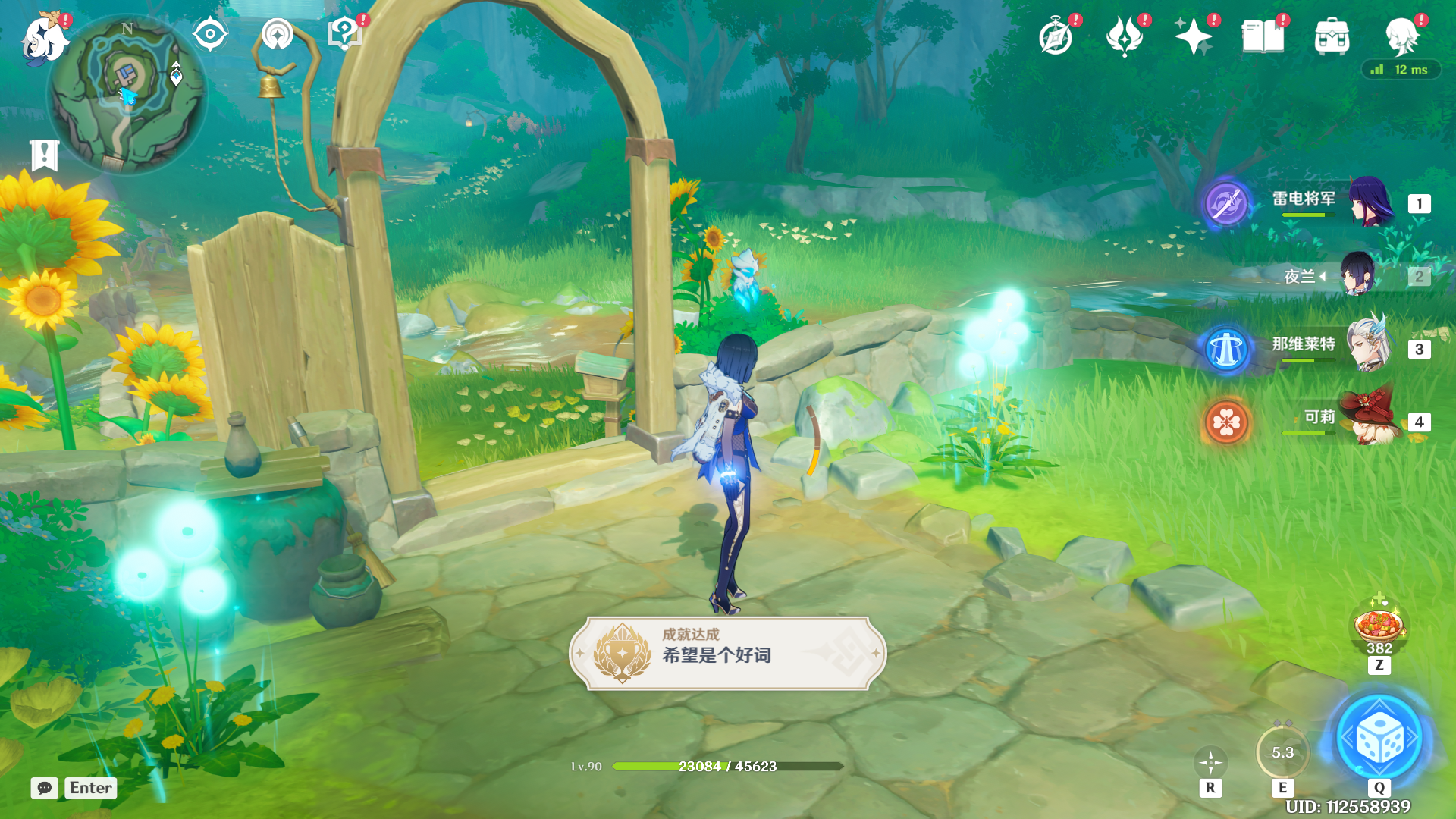Open the battle pass flame icon

pos(1125,36)
